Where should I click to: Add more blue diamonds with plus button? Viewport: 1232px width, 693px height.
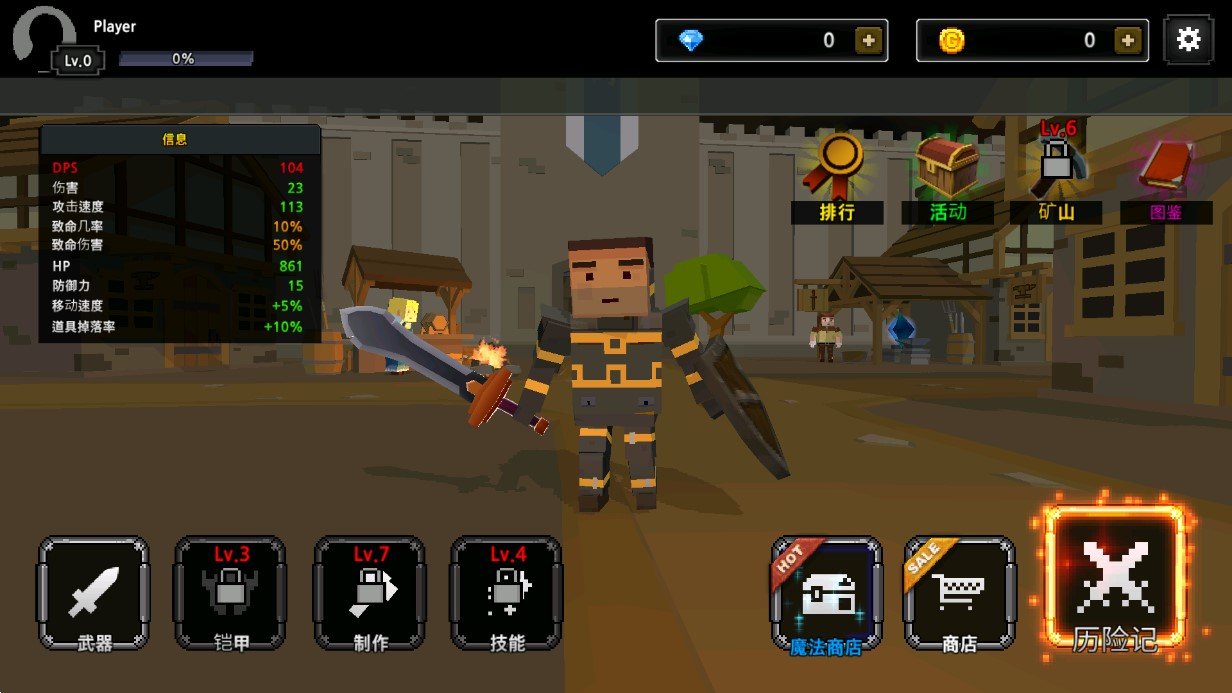[x=867, y=41]
